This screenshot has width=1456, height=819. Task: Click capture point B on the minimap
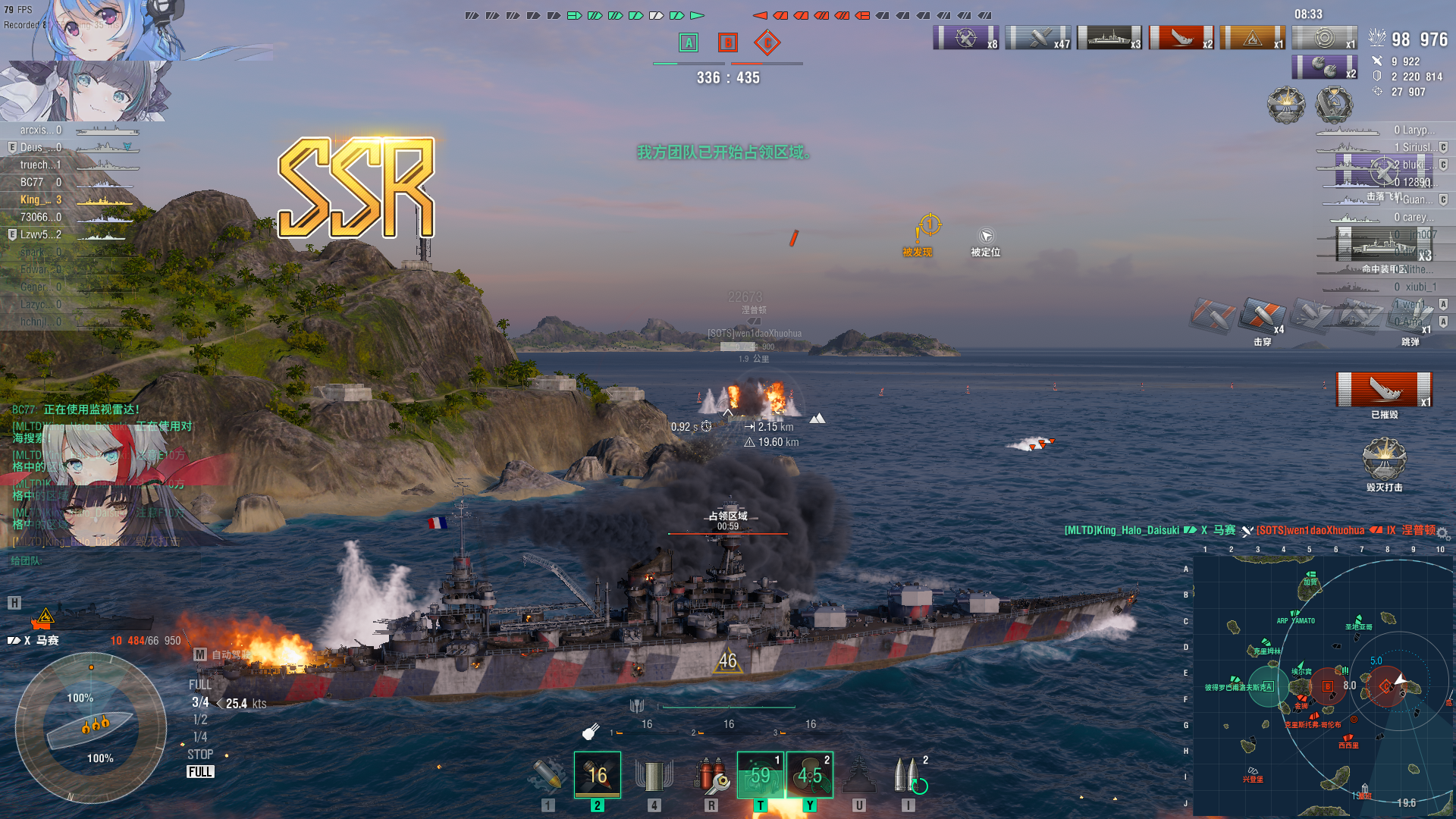(1328, 686)
